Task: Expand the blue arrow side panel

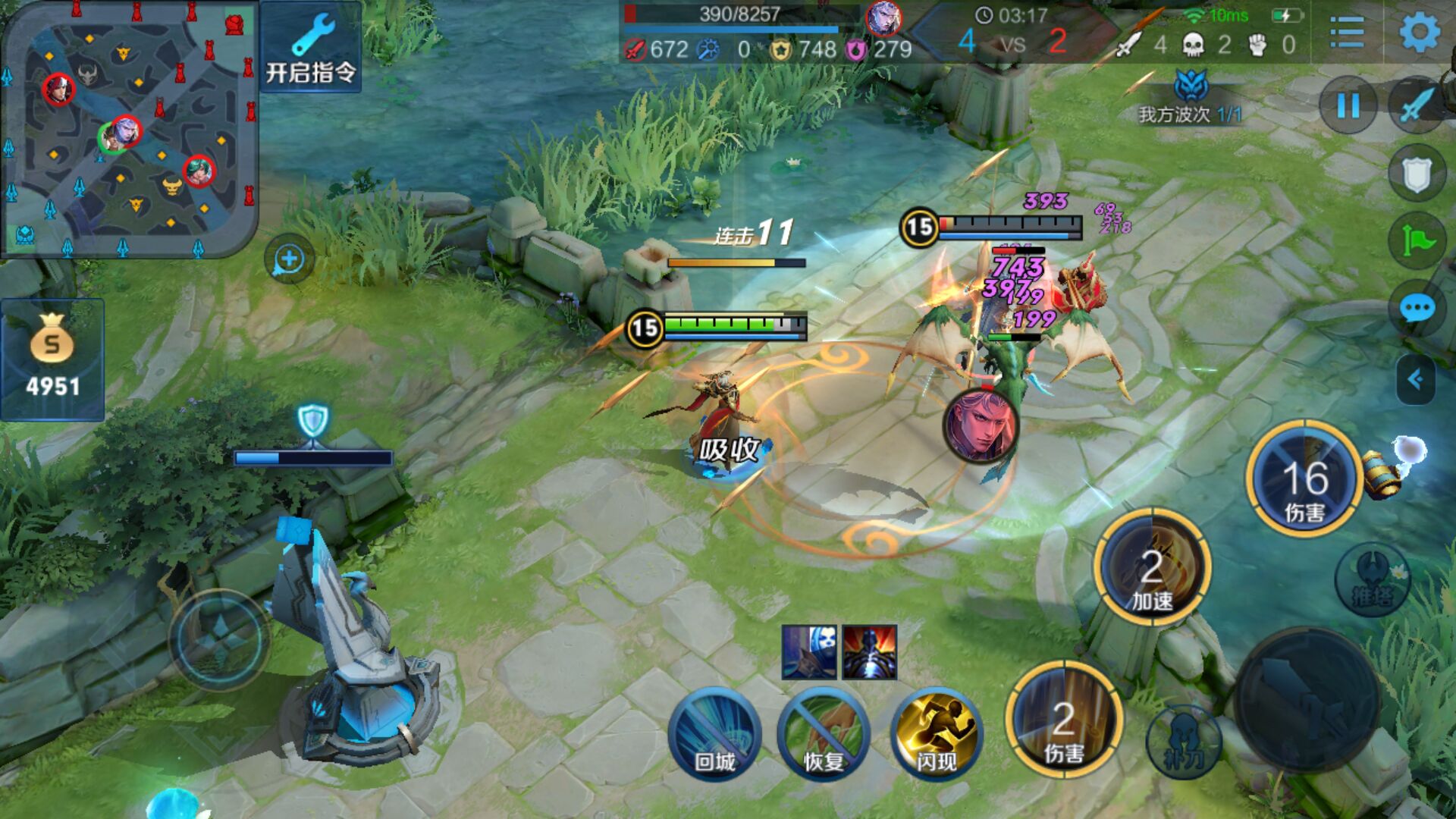Action: coord(1415,378)
